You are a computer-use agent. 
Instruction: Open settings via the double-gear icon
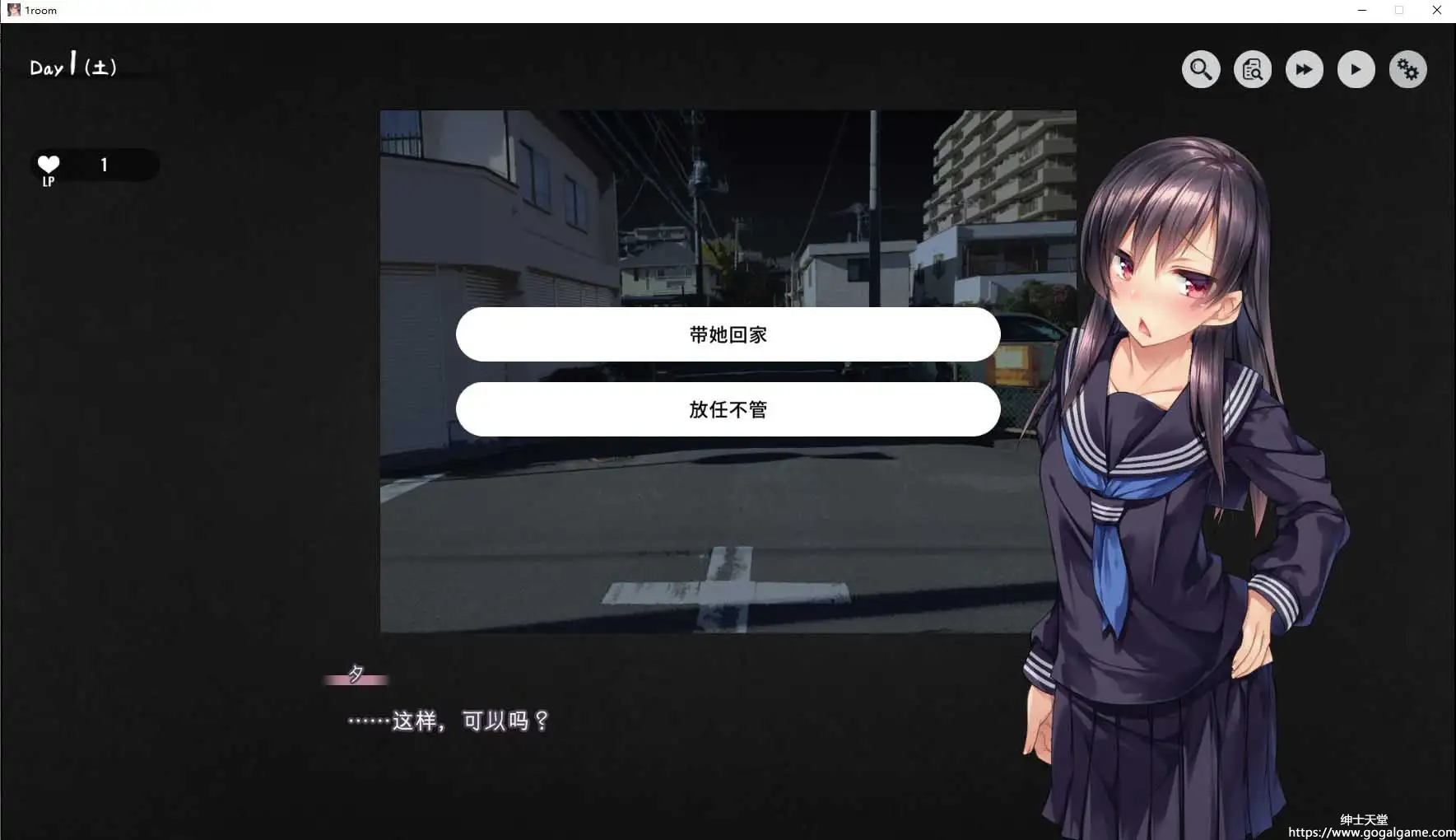coord(1407,69)
